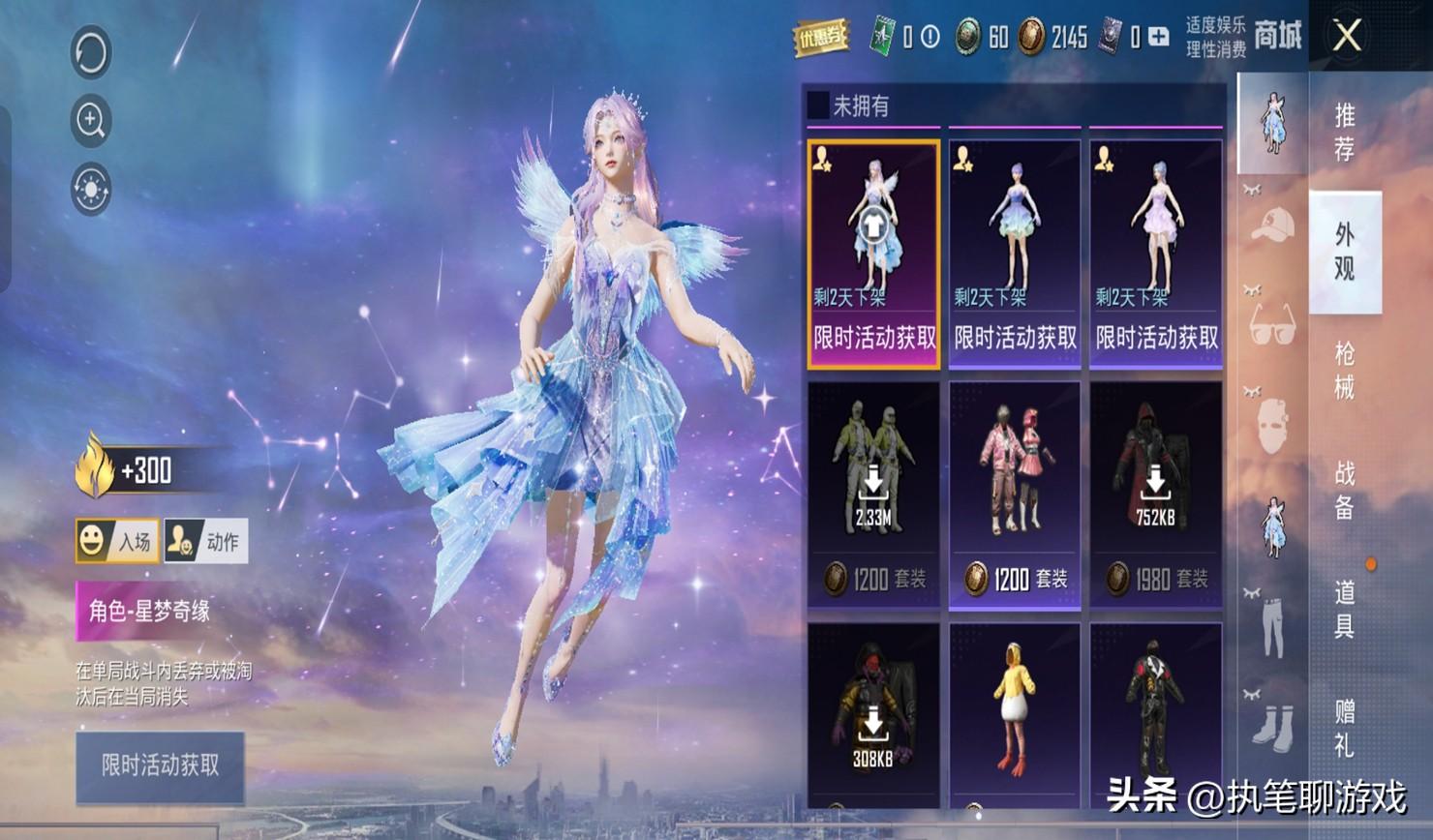Viewport: 1433px width, 840px height.
Task: Zoom in with the magnifier icon
Action: (91, 120)
